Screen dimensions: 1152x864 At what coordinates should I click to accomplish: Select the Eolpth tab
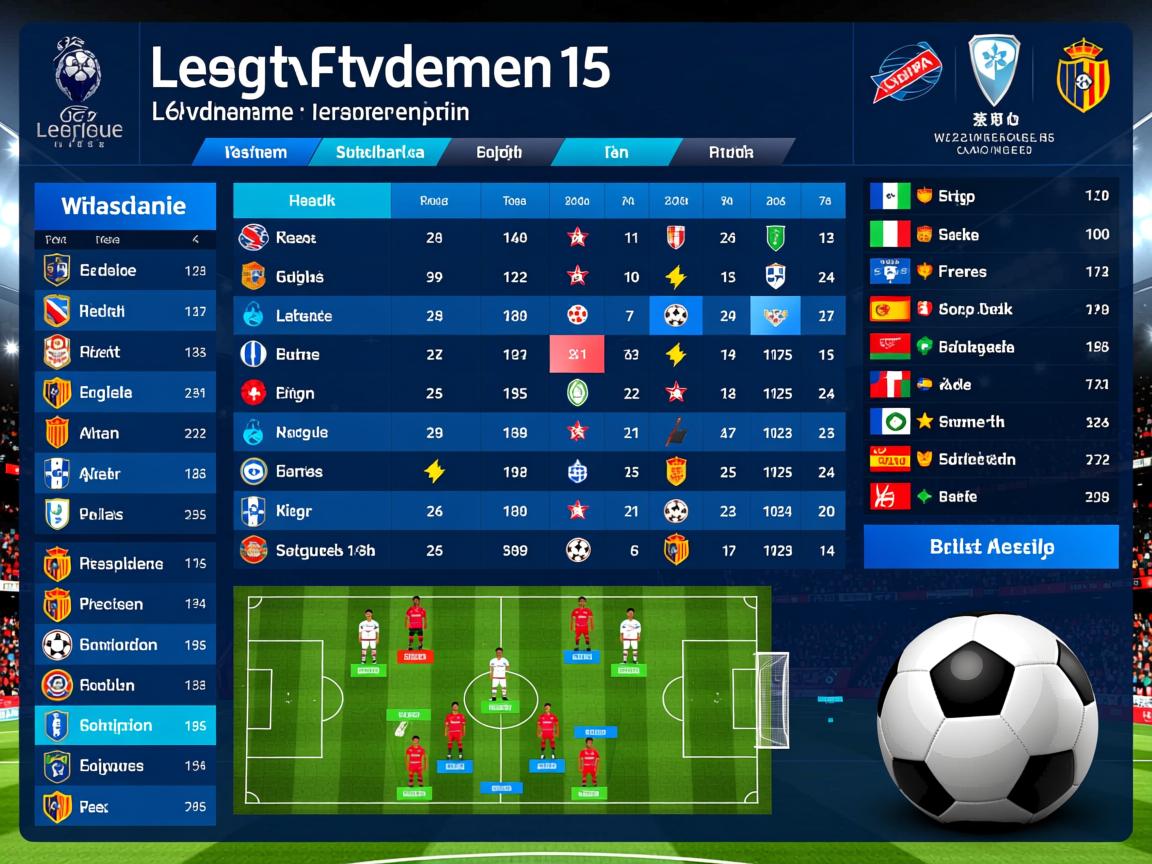[499, 153]
